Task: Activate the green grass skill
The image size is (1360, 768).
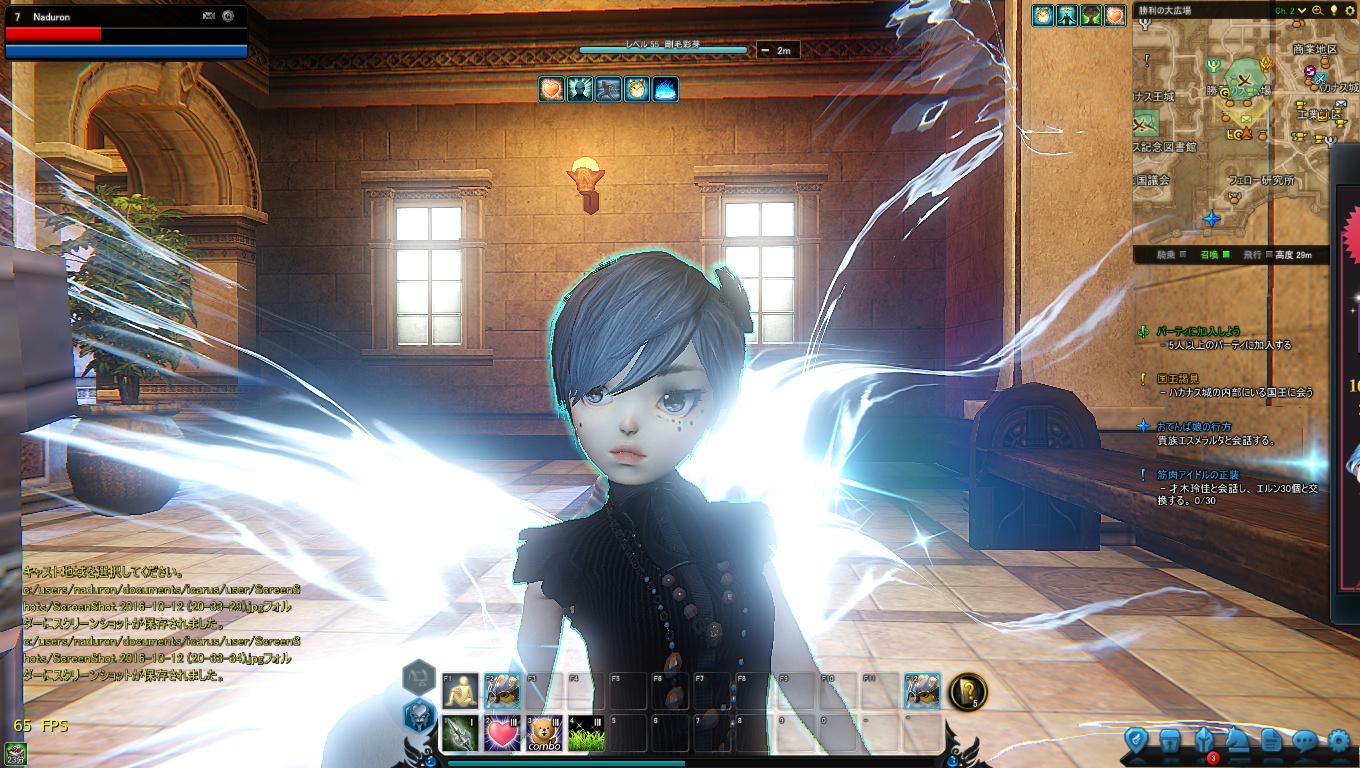Action: click(586, 734)
